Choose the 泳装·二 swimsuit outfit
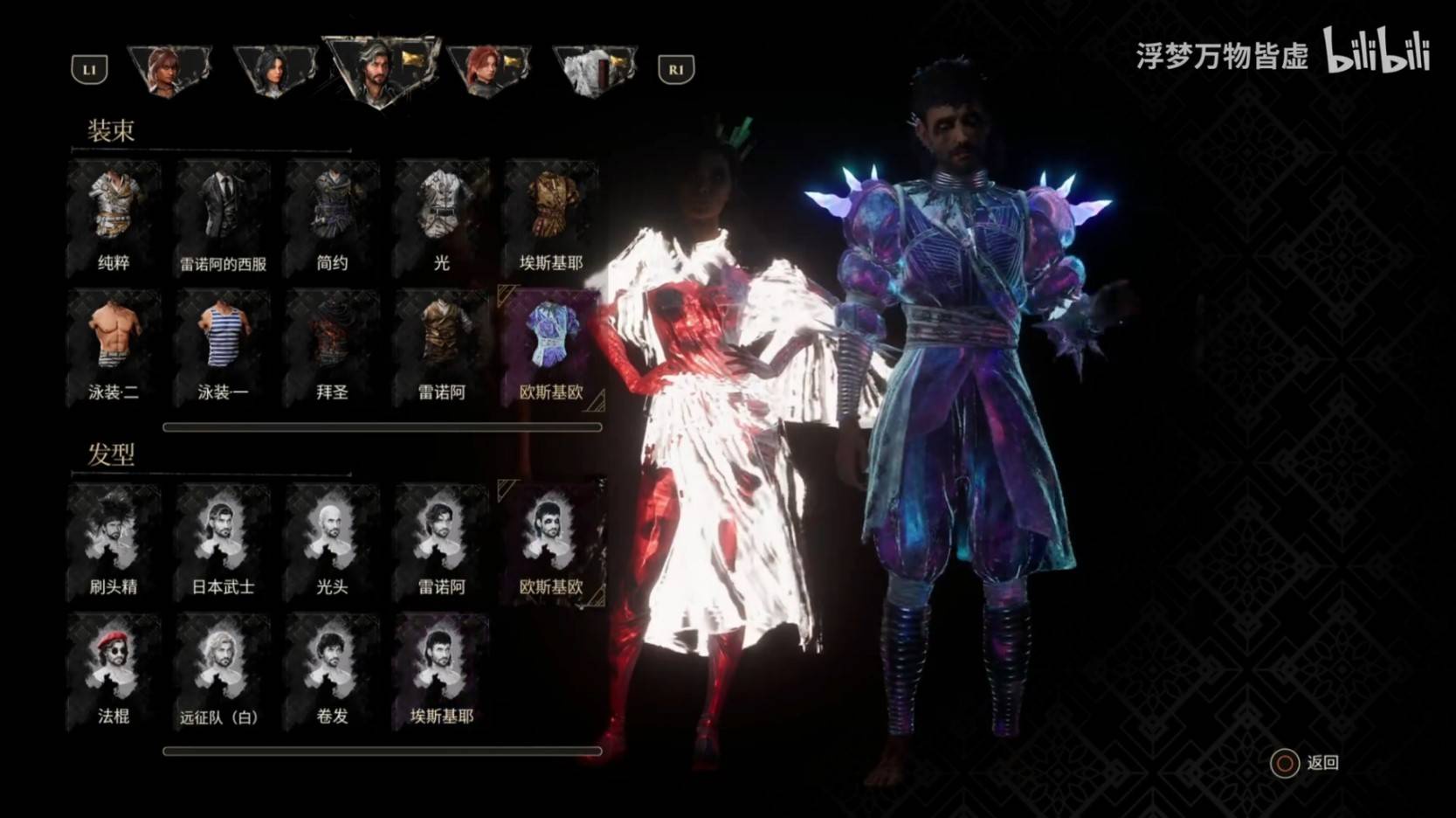The width and height of the screenshot is (1456, 818). [114, 346]
